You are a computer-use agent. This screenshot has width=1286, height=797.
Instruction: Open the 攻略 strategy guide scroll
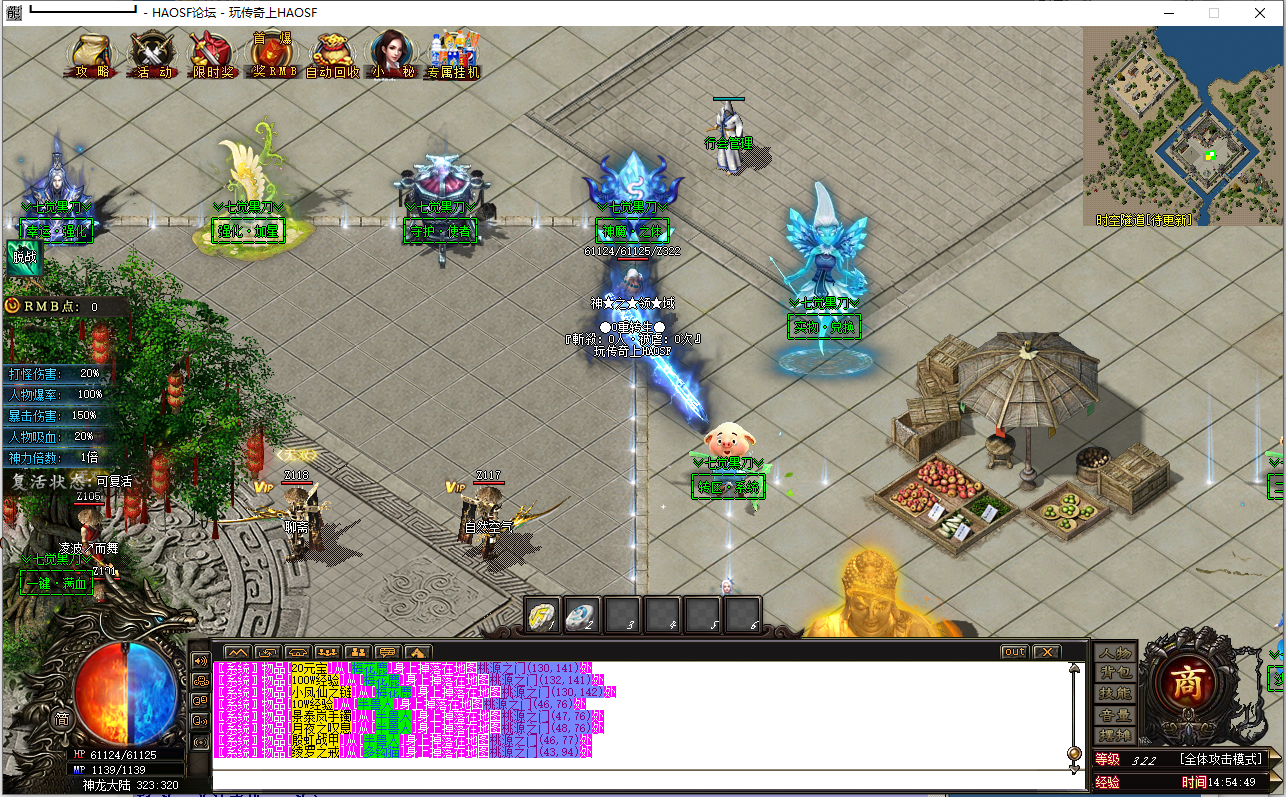(92, 55)
